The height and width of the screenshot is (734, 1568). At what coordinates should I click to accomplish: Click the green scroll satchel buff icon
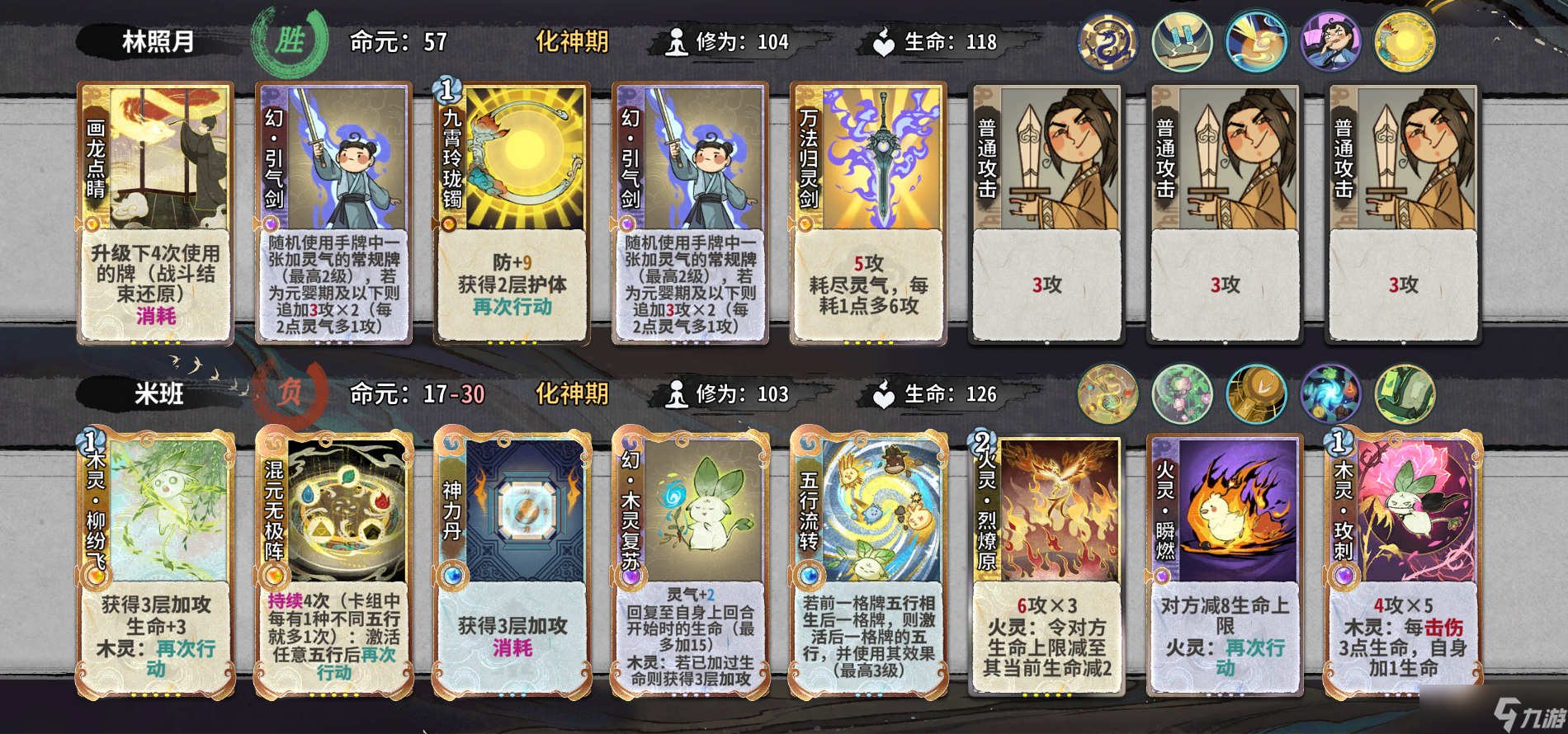point(1407,396)
